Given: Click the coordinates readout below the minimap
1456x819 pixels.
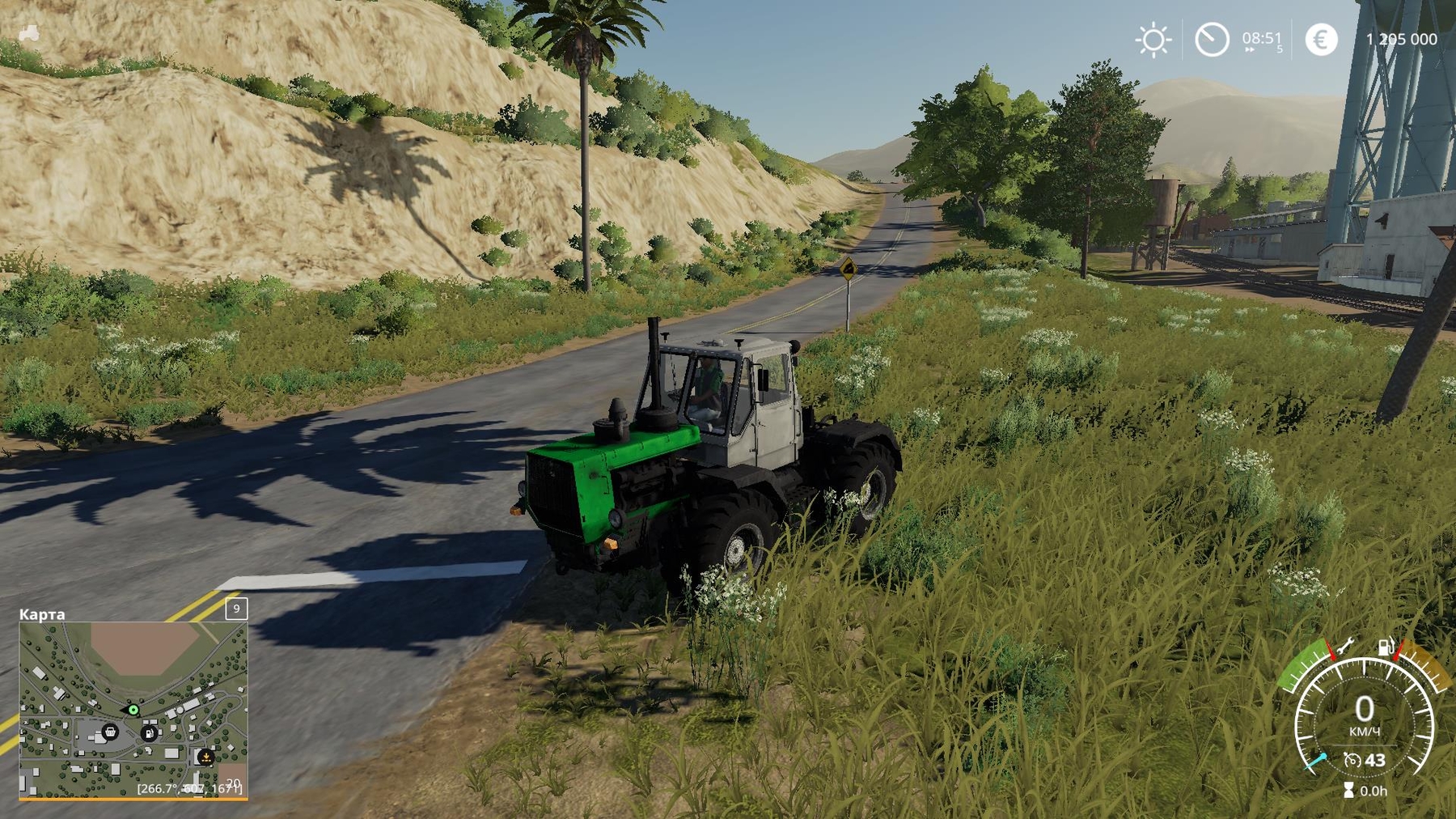Looking at the screenshot, I should (190, 789).
